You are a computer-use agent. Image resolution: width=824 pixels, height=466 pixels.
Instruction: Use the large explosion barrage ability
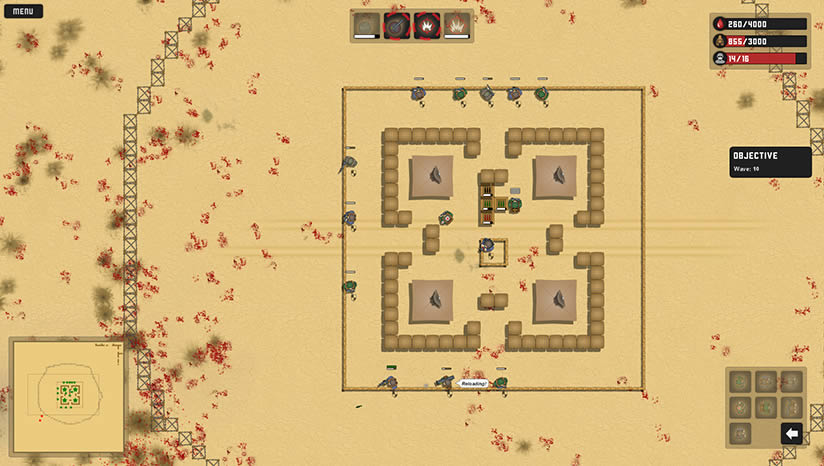(457, 25)
